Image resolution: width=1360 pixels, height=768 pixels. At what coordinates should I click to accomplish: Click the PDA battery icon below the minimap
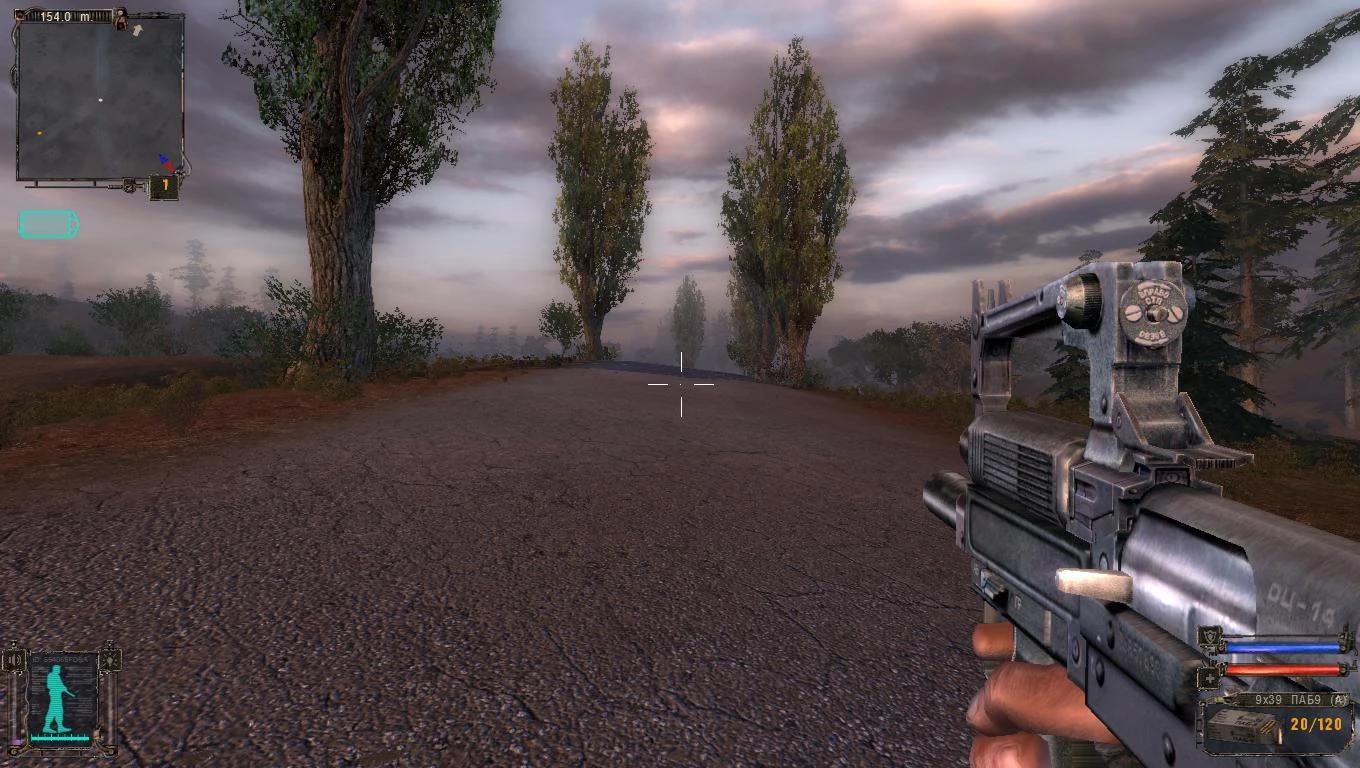[x=49, y=224]
